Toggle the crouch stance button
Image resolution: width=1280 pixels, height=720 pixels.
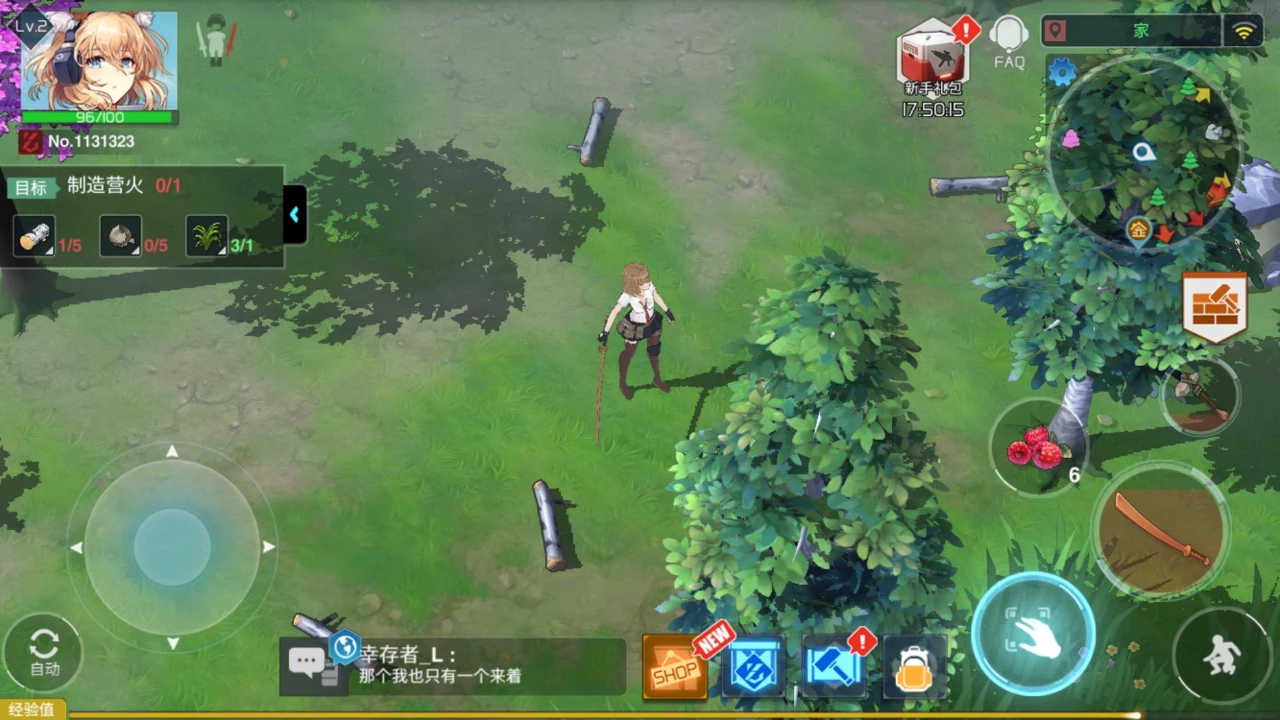[1222, 655]
